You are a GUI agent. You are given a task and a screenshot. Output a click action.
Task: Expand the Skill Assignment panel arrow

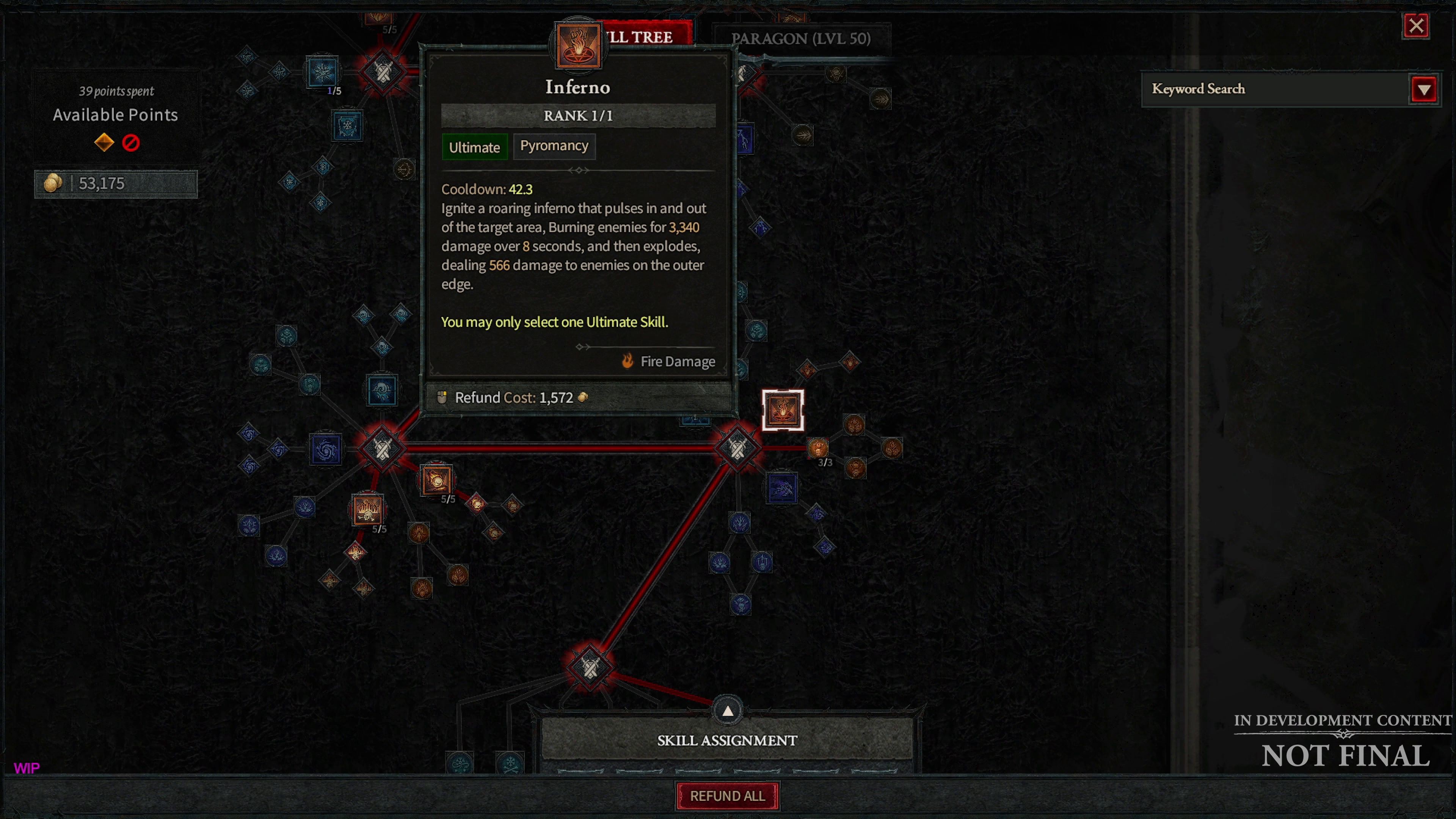click(728, 711)
